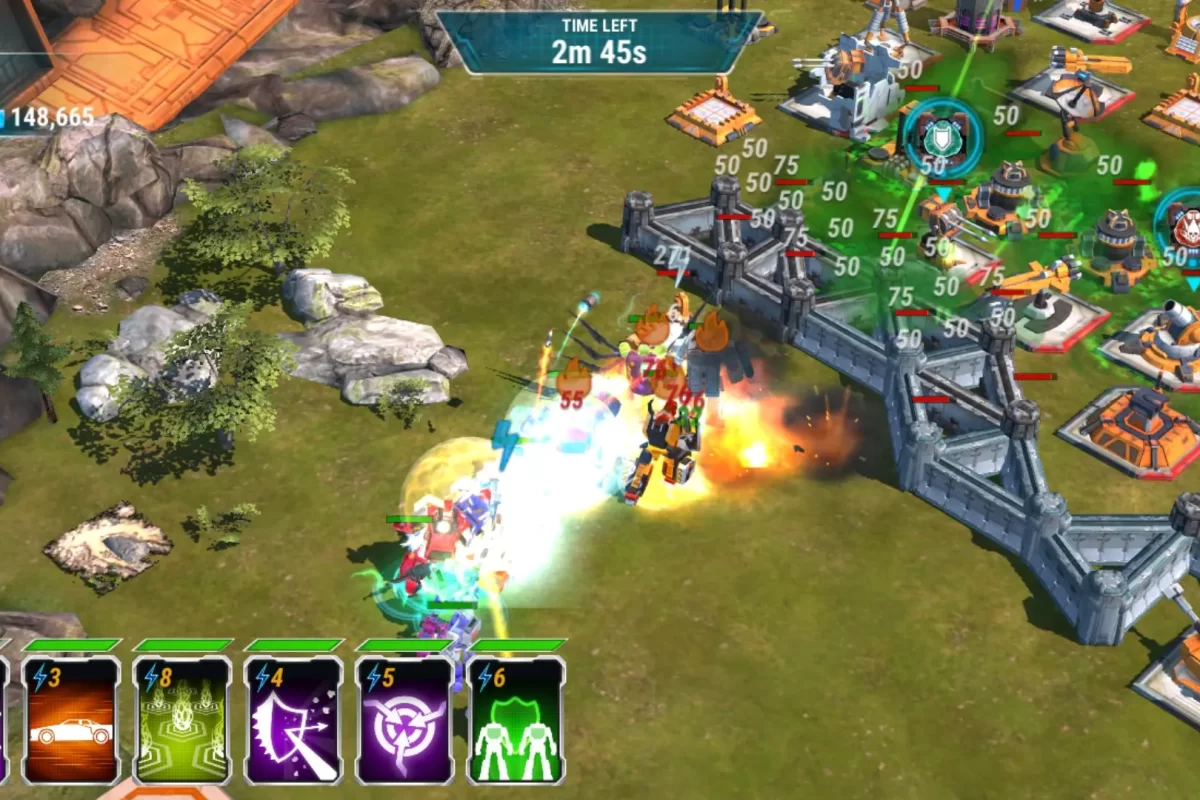Trigger the purple target ability costing 5
Image resolution: width=1200 pixels, height=800 pixels.
404,720
